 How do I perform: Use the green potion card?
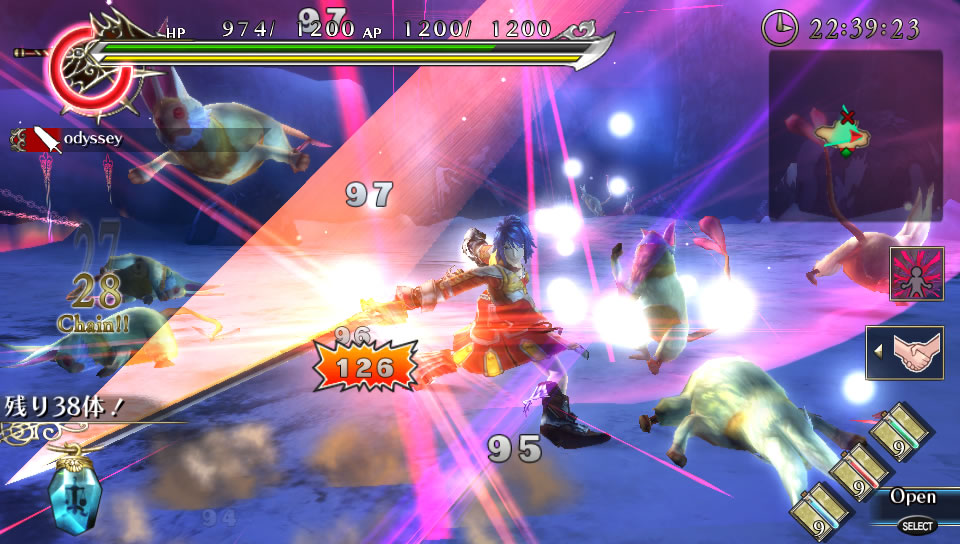click(x=900, y=432)
